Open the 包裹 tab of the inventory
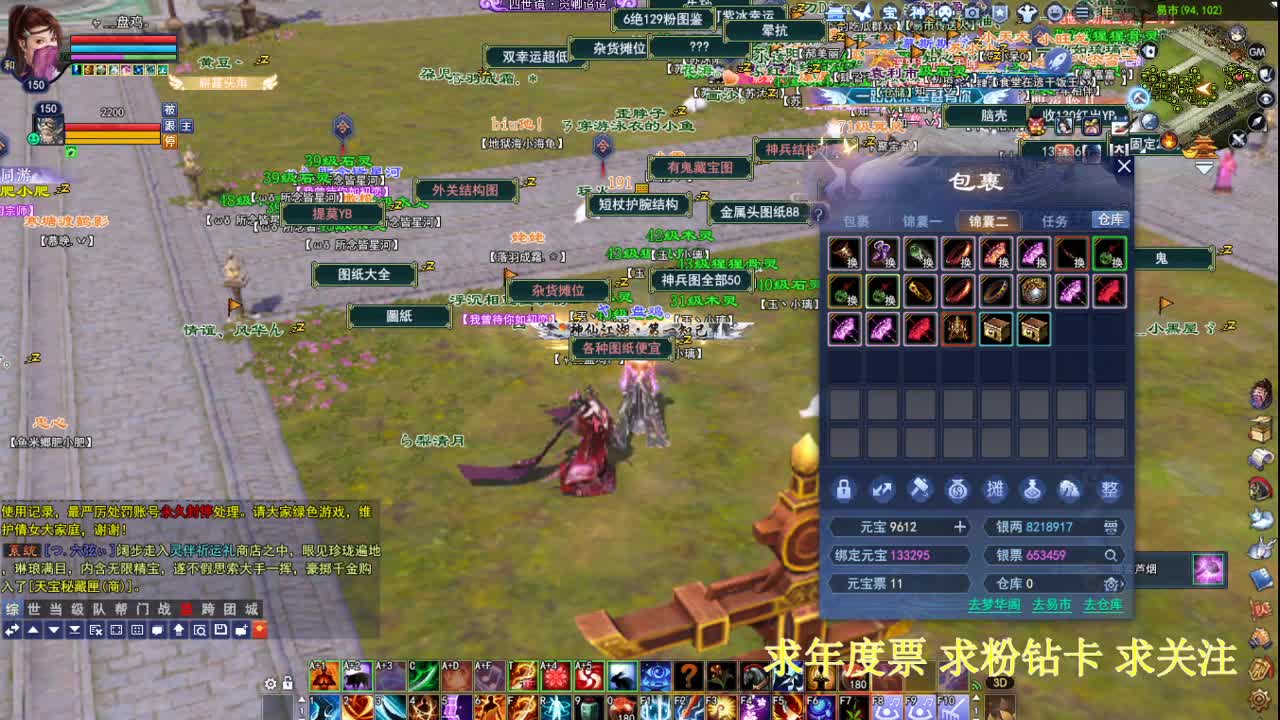Viewport: 1280px width, 720px height. 857,219
